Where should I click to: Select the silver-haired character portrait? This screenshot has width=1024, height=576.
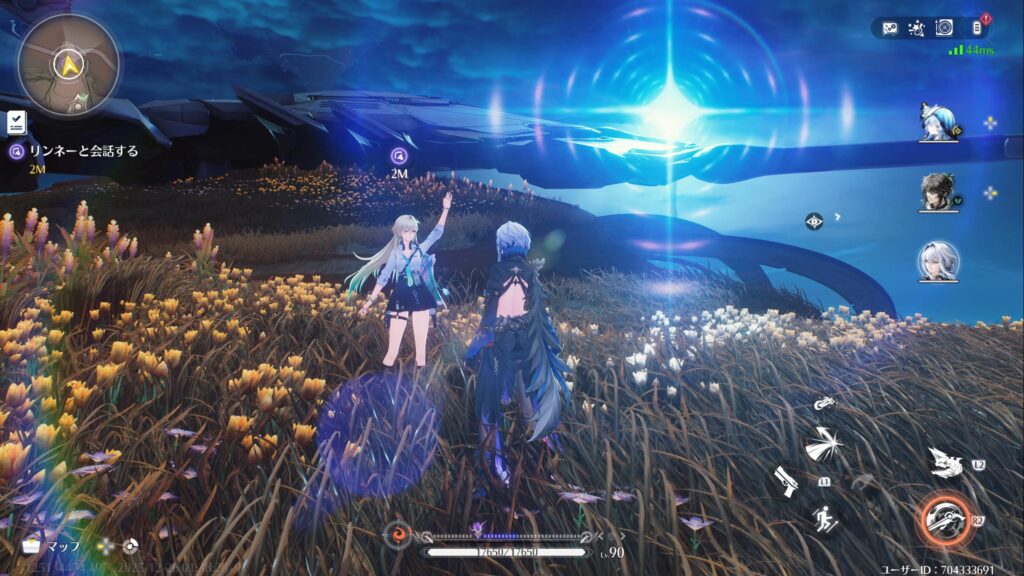tap(938, 262)
